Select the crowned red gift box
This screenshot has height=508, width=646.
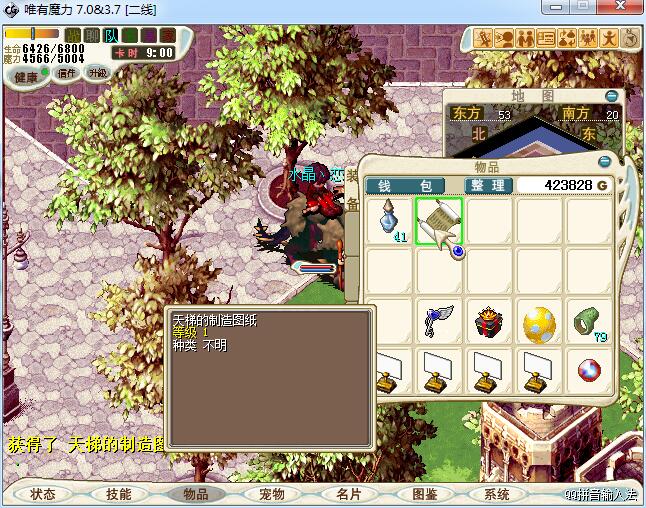tap(489, 322)
